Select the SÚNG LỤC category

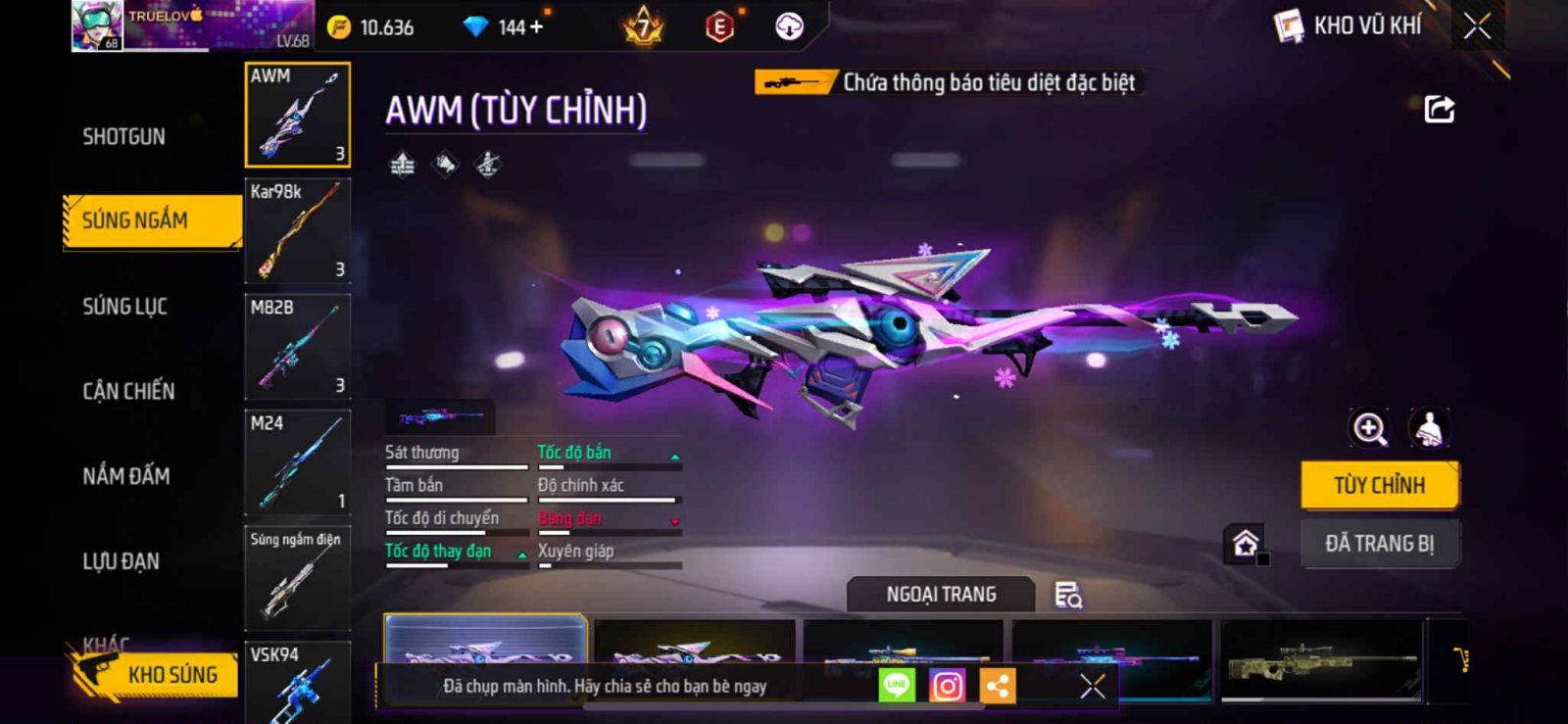[124, 307]
